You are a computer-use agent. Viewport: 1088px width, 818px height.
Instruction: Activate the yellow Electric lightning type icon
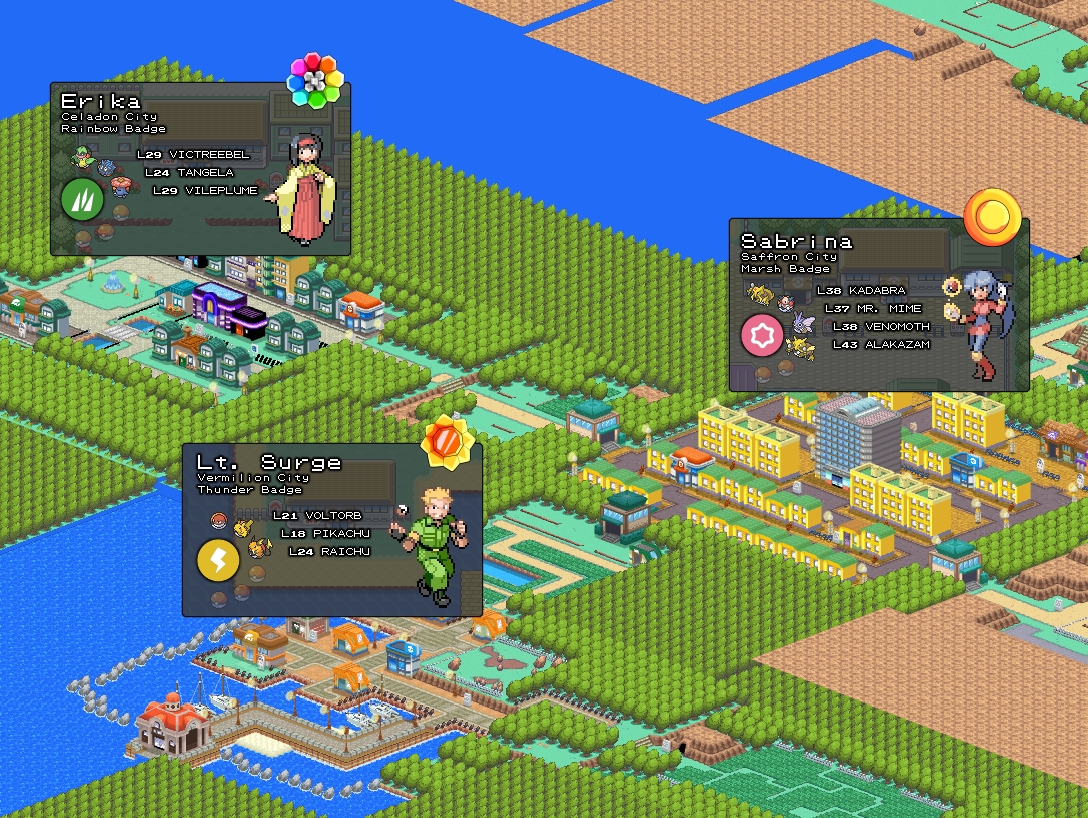point(218,560)
